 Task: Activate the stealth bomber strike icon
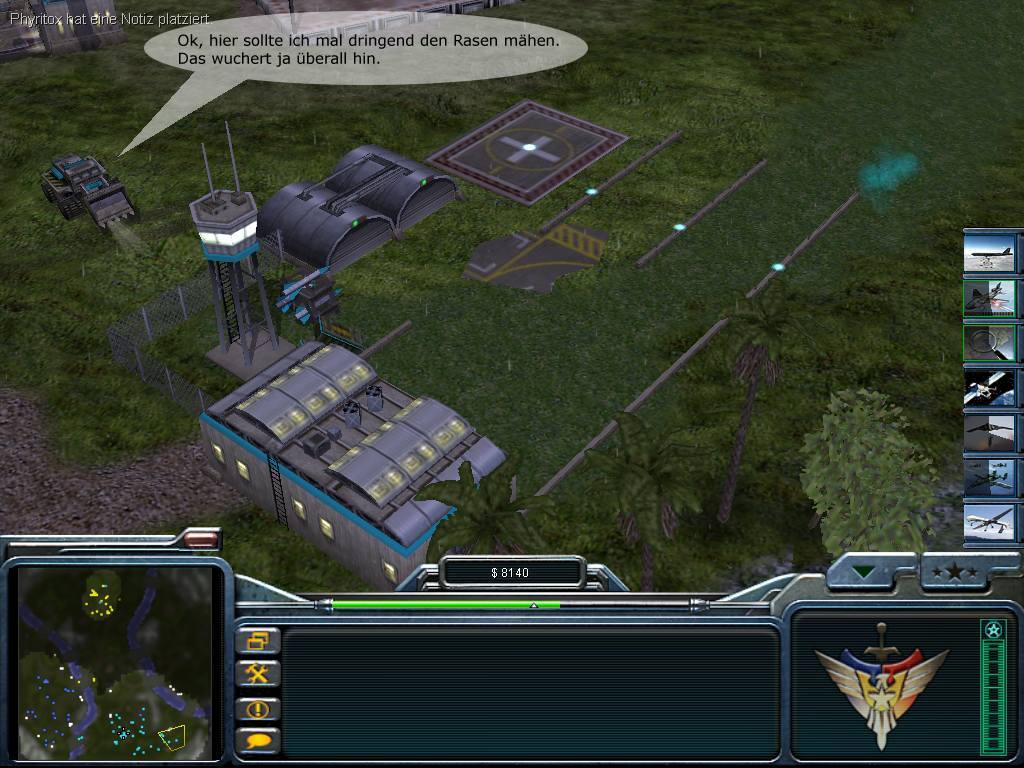(x=989, y=433)
